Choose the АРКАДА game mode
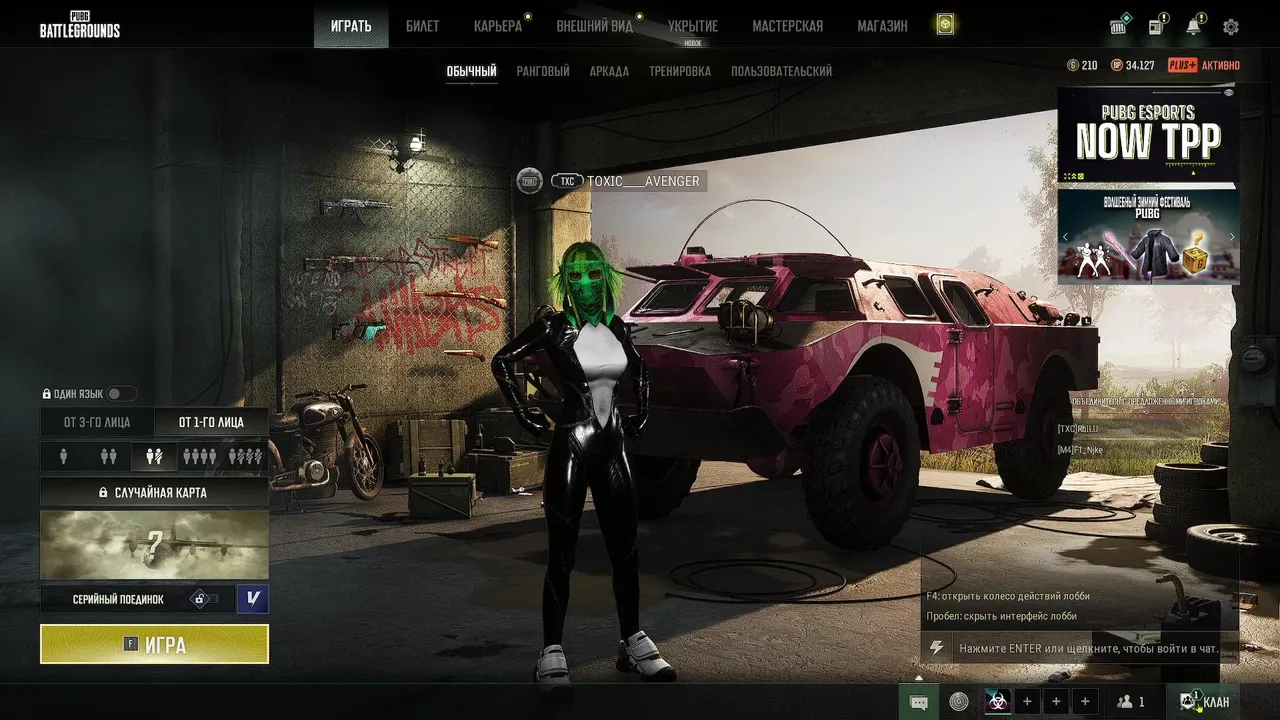 click(609, 71)
